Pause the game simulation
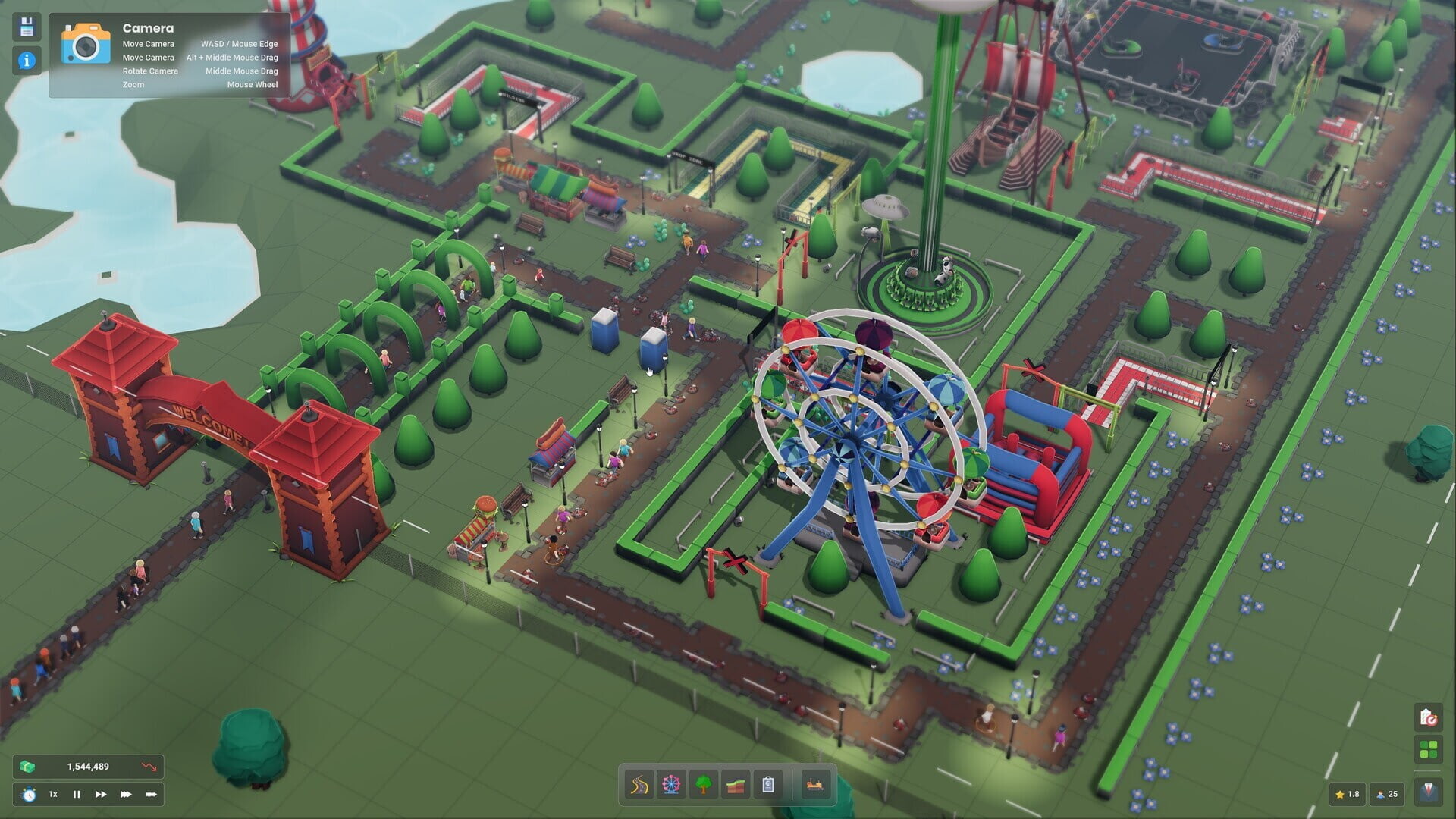The image size is (1456, 819). click(x=77, y=794)
